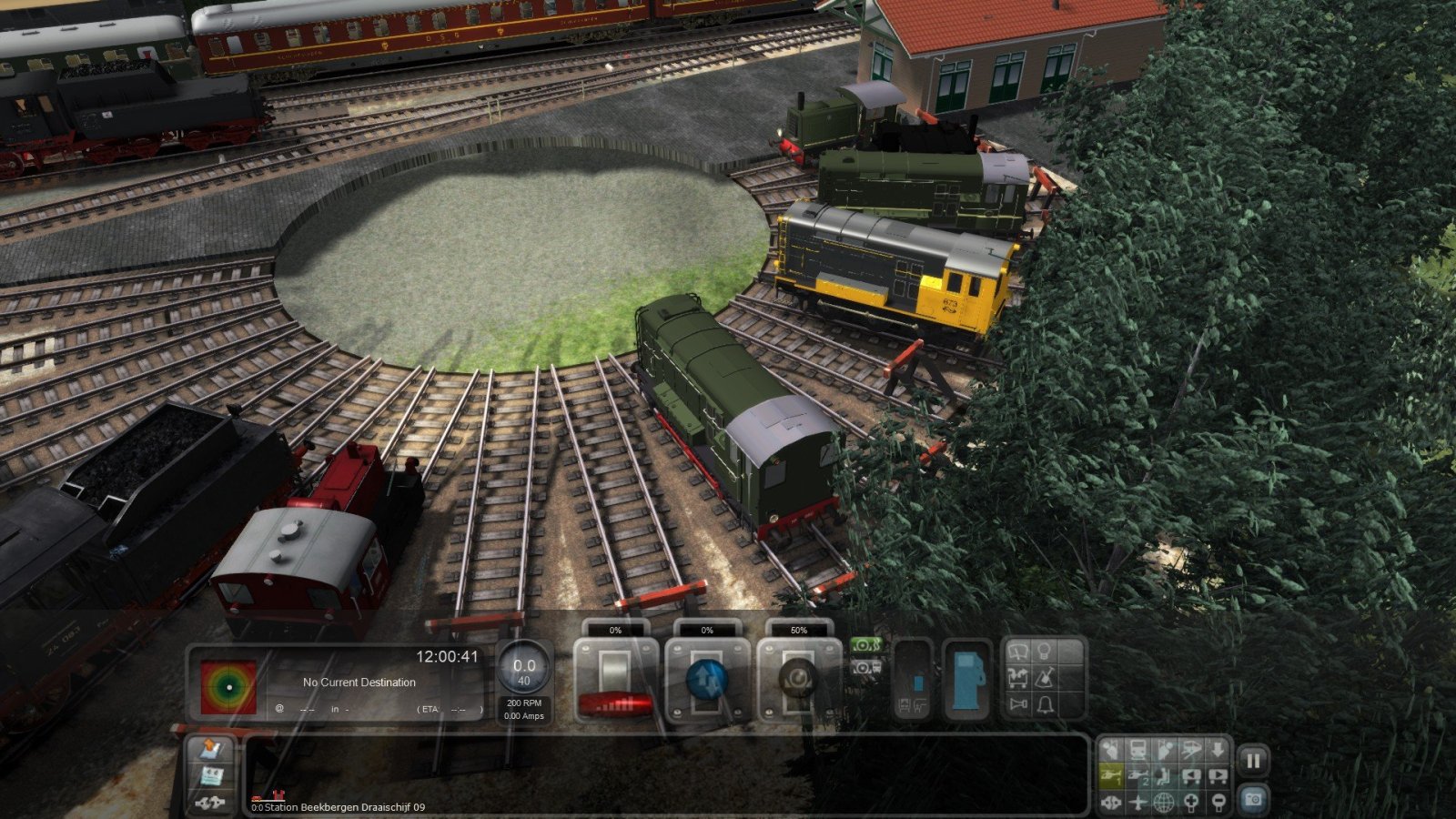1456x819 pixels.
Task: Activate the sander shovel icon
Action: coord(1046,678)
